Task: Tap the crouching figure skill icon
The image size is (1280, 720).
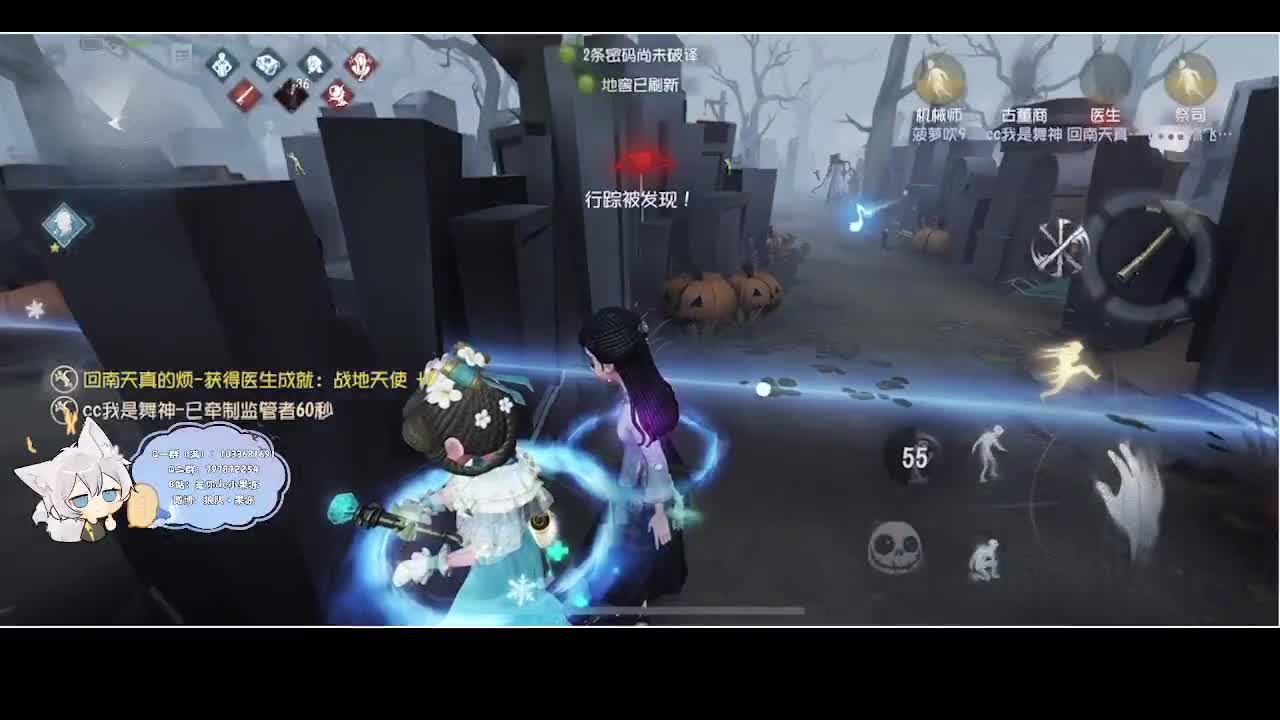Action: tap(985, 560)
